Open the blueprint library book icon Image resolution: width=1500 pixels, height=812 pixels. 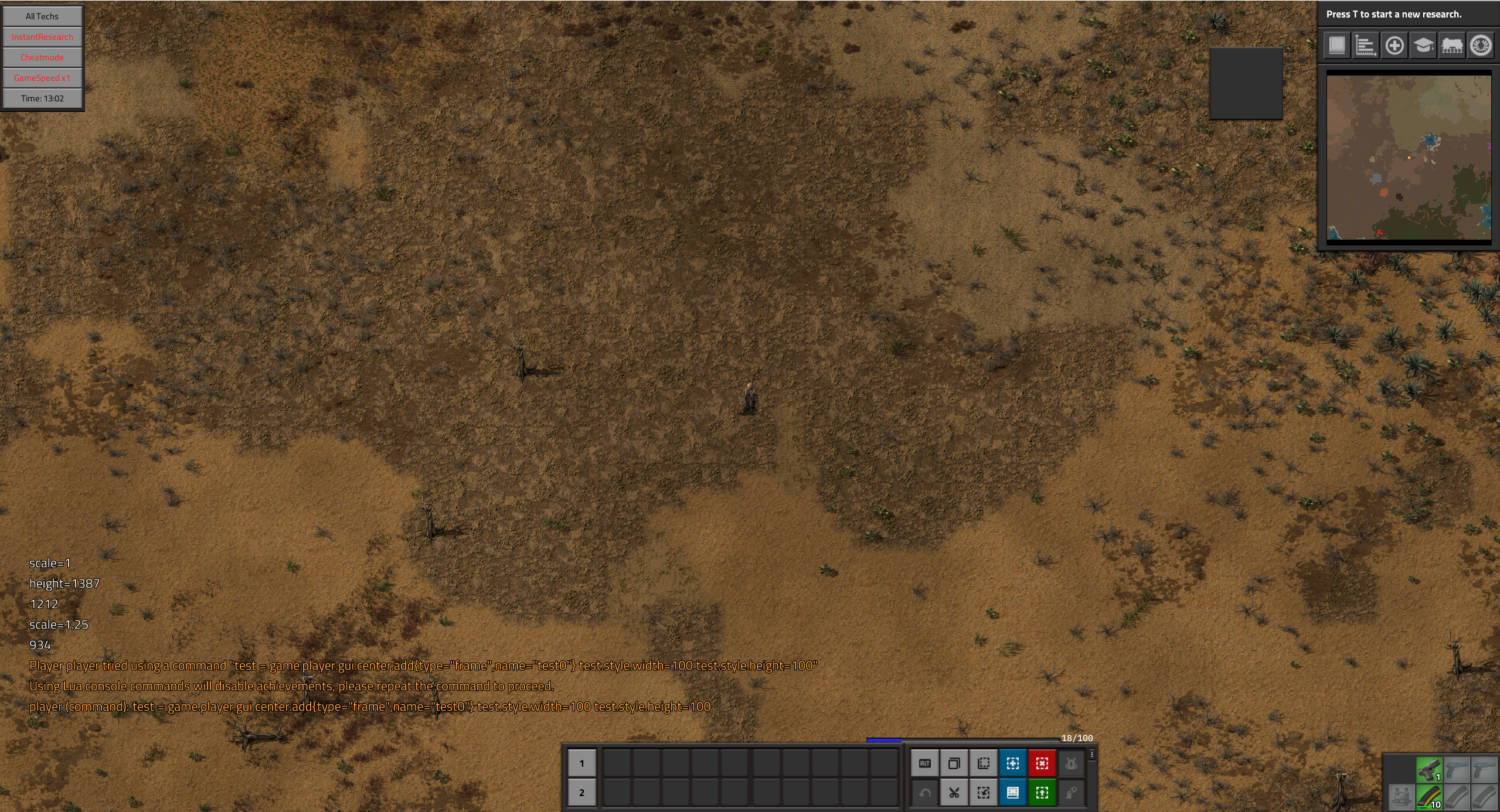[1337, 45]
